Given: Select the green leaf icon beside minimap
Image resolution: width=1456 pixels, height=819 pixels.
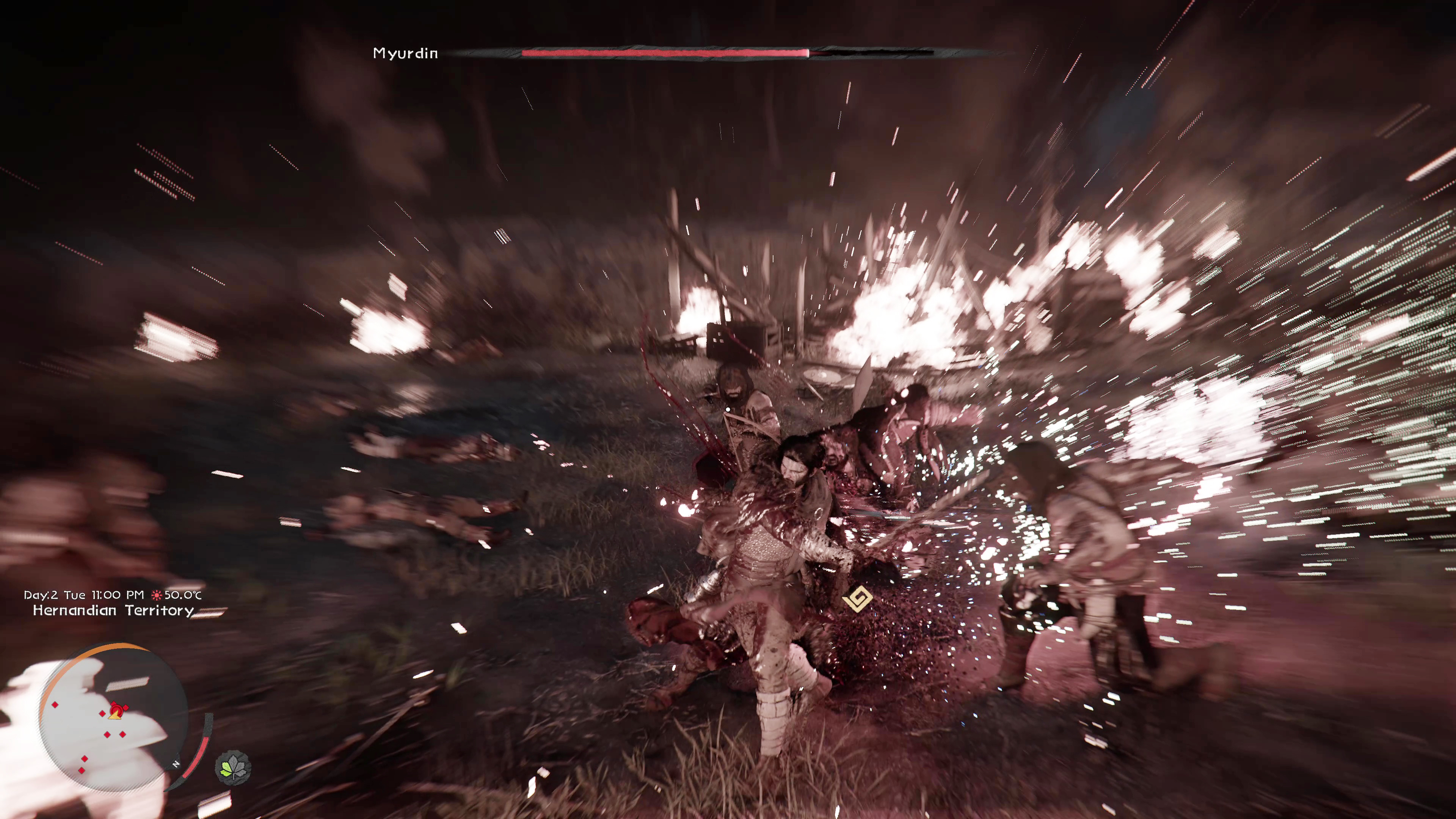Looking at the screenshot, I should tap(233, 767).
